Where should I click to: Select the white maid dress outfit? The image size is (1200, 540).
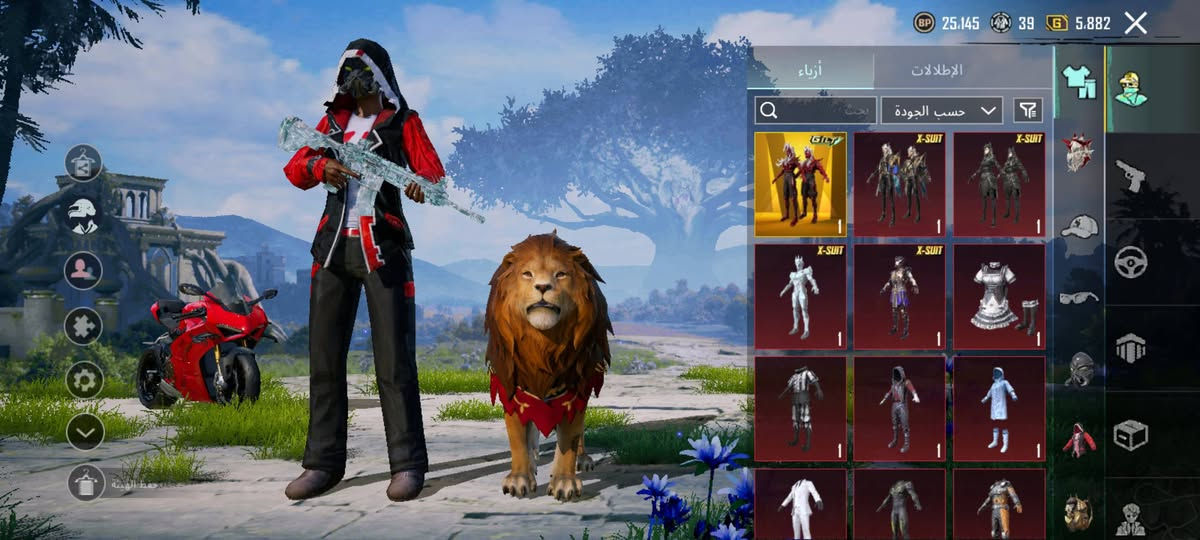pyautogui.click(x=999, y=297)
